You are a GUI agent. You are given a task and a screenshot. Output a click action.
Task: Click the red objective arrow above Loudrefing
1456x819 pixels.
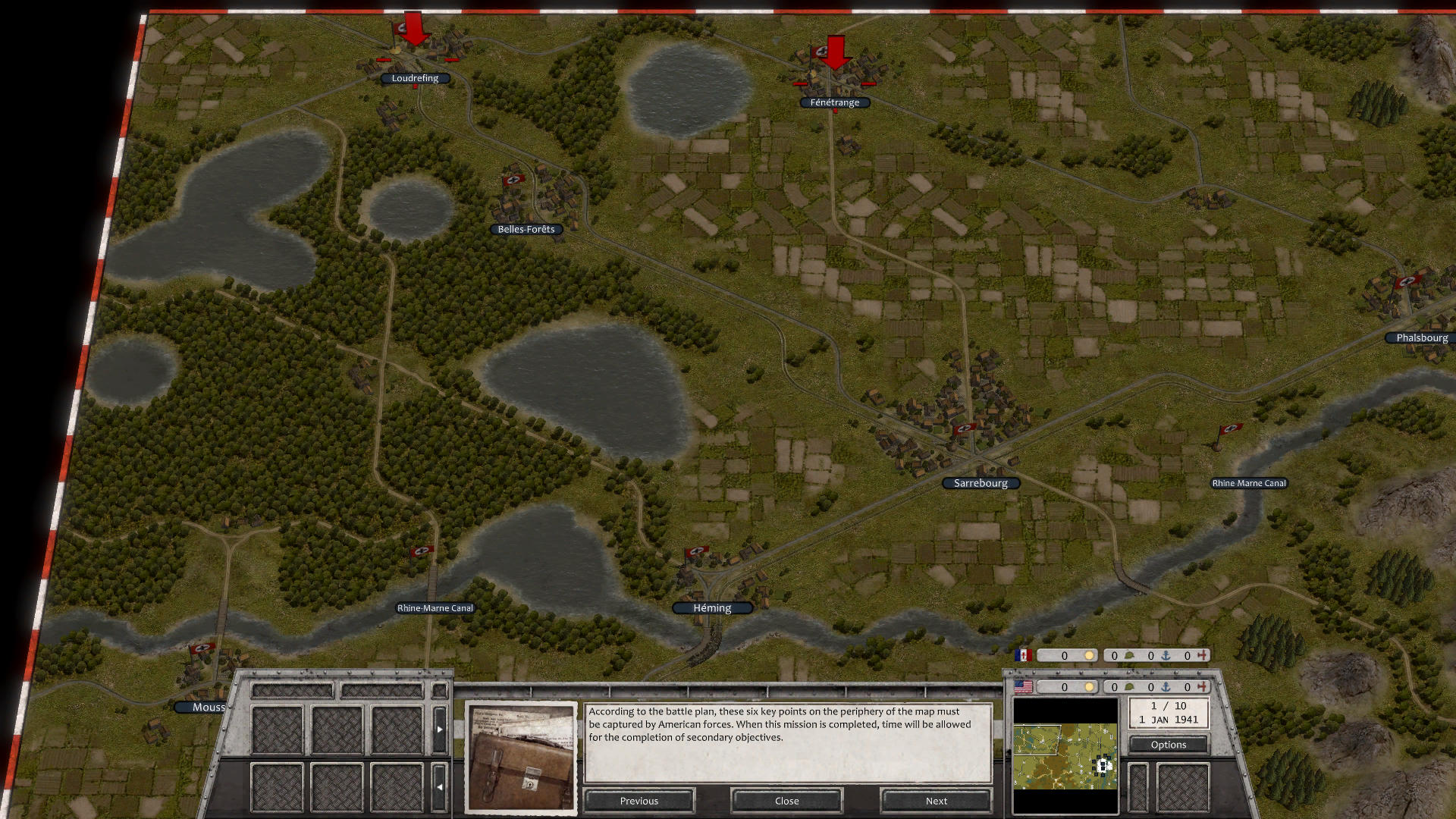[413, 30]
